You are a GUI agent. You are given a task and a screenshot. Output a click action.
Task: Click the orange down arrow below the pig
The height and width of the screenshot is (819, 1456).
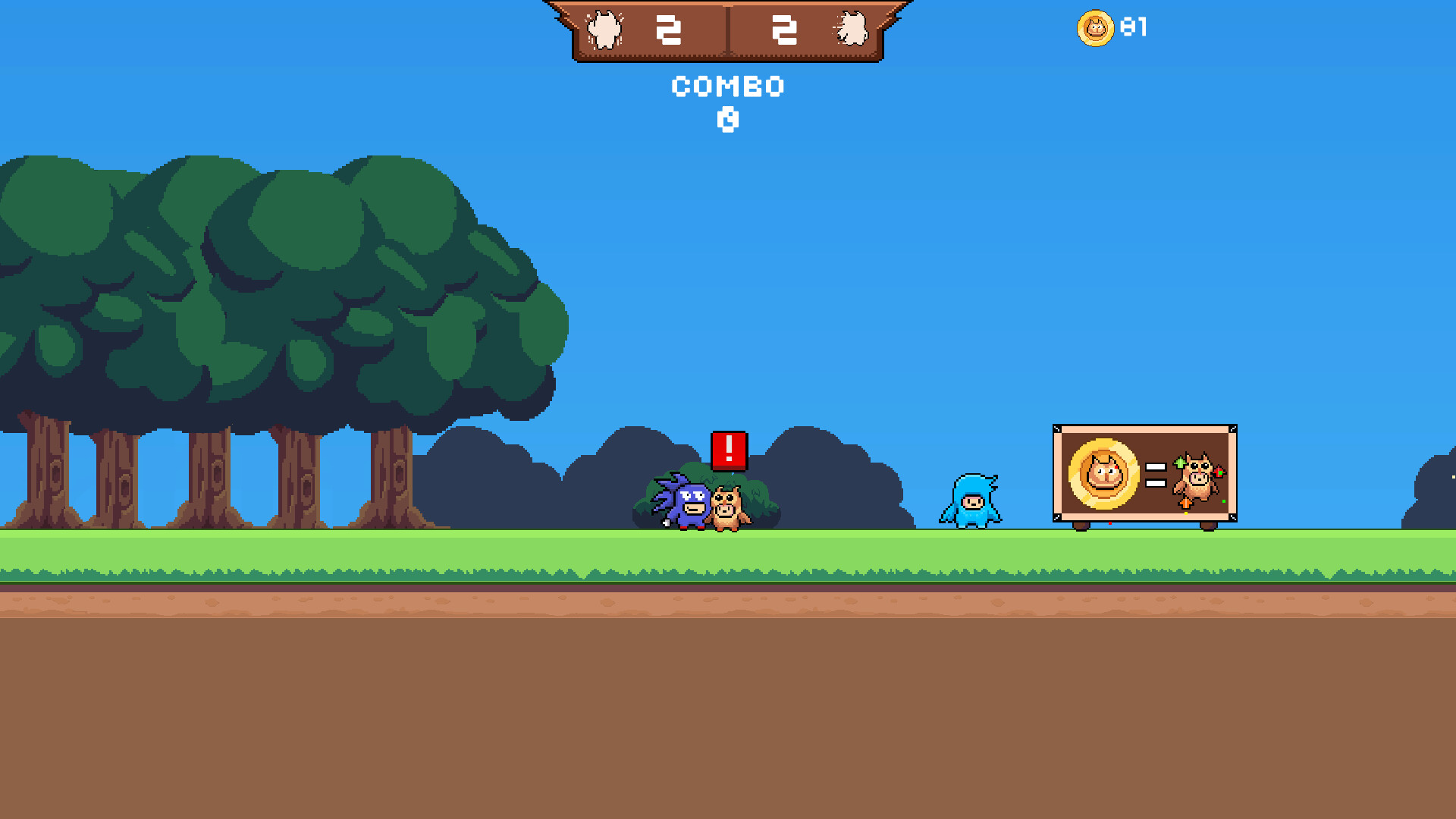1185,504
